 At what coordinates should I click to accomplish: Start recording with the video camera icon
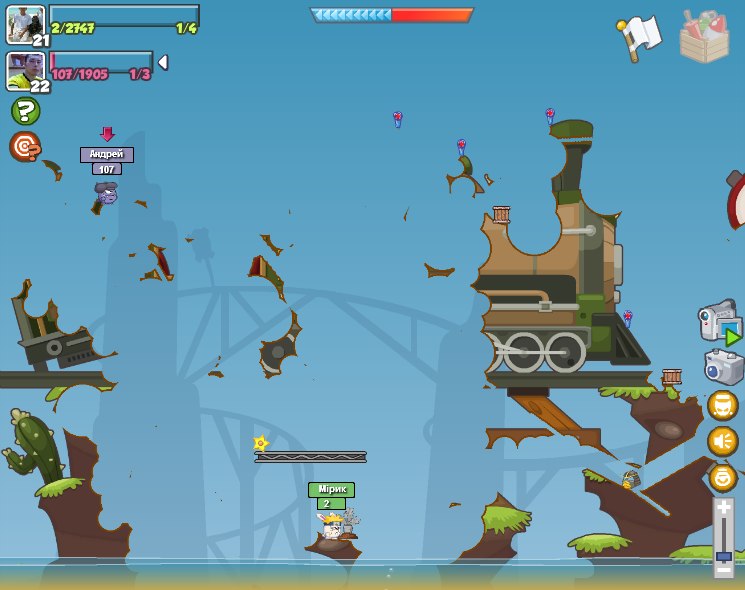point(720,323)
